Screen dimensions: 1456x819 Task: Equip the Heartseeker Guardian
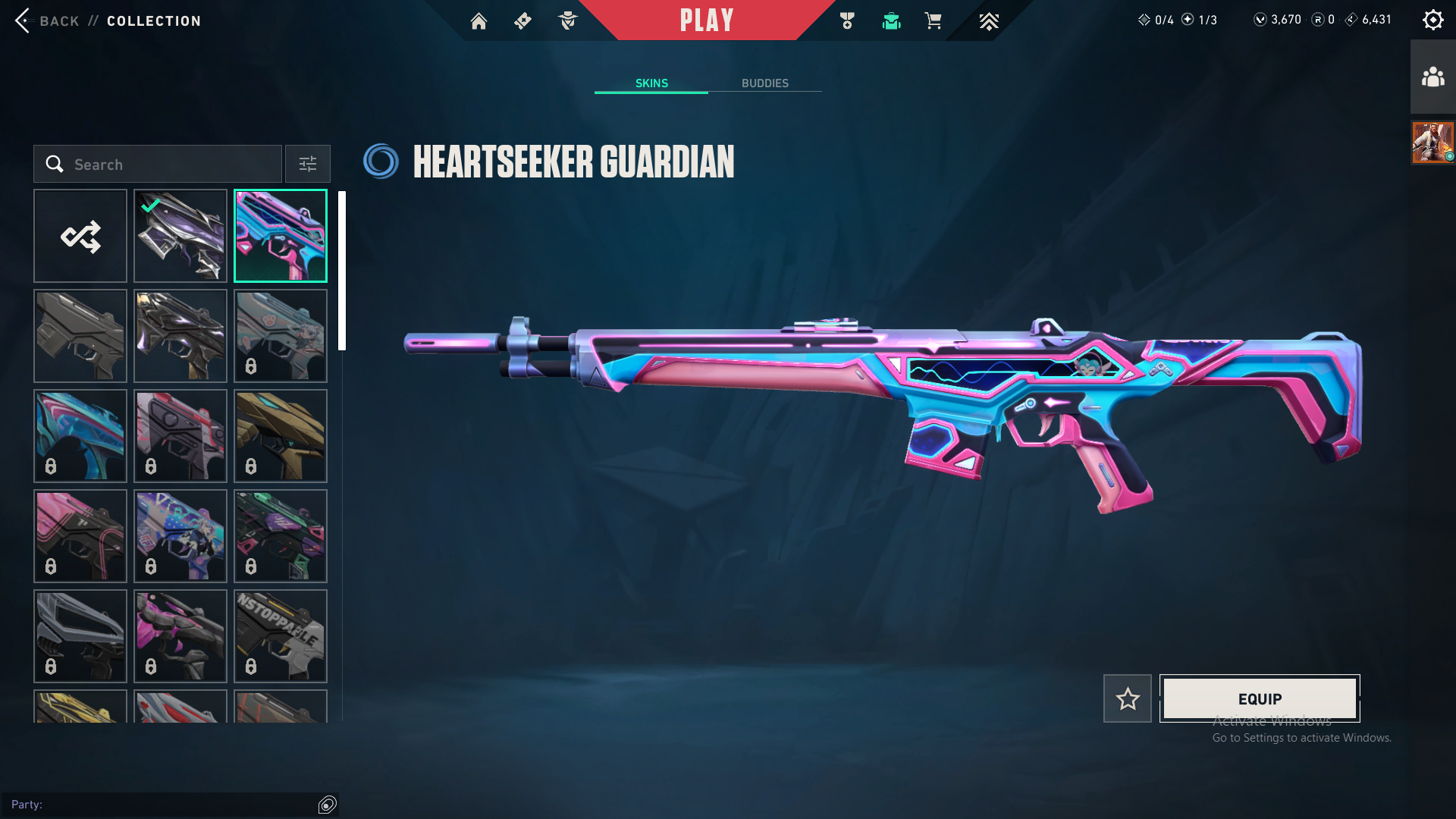click(1260, 698)
